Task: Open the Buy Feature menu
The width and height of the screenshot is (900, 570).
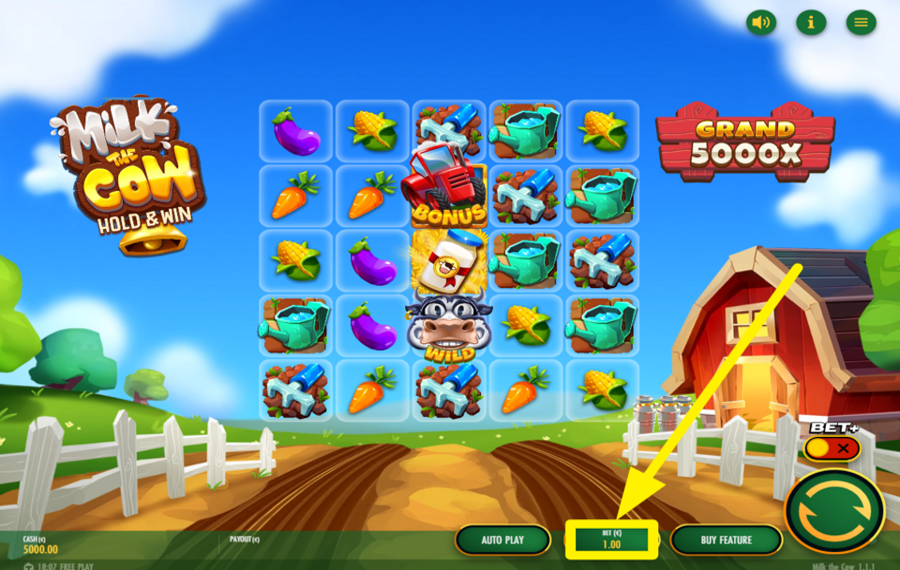Action: pos(726,540)
